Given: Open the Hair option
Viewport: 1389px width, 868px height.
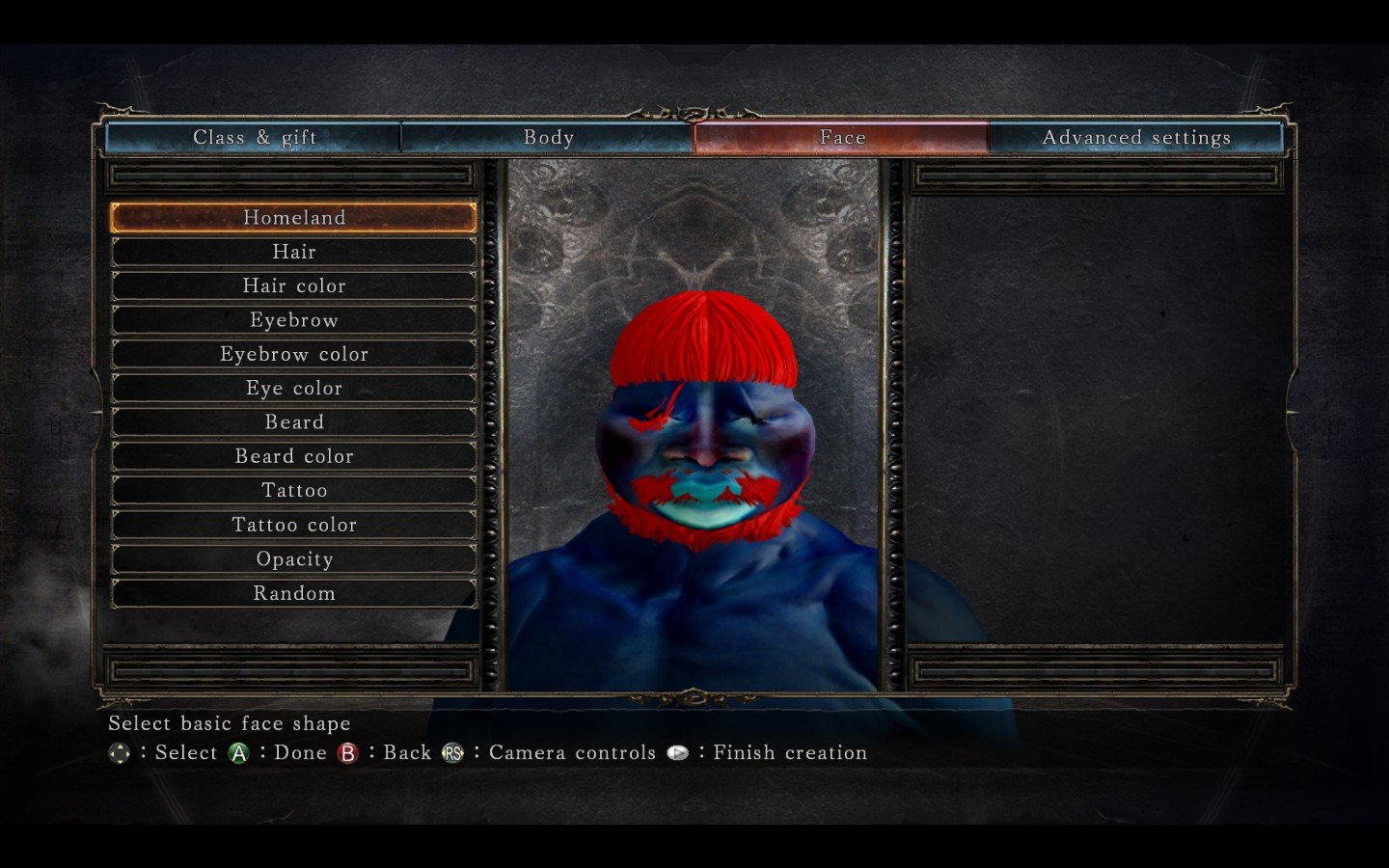Looking at the screenshot, I should click(x=294, y=252).
